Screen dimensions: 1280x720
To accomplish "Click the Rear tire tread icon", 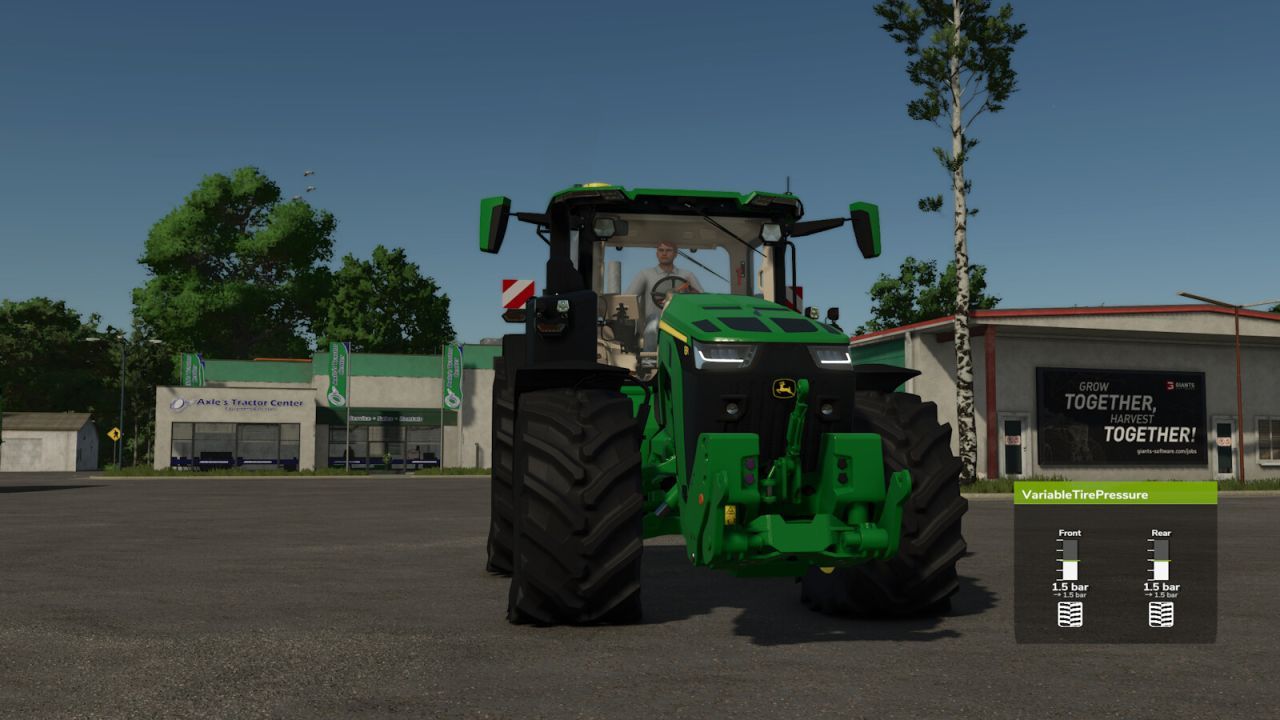I will [x=1161, y=613].
